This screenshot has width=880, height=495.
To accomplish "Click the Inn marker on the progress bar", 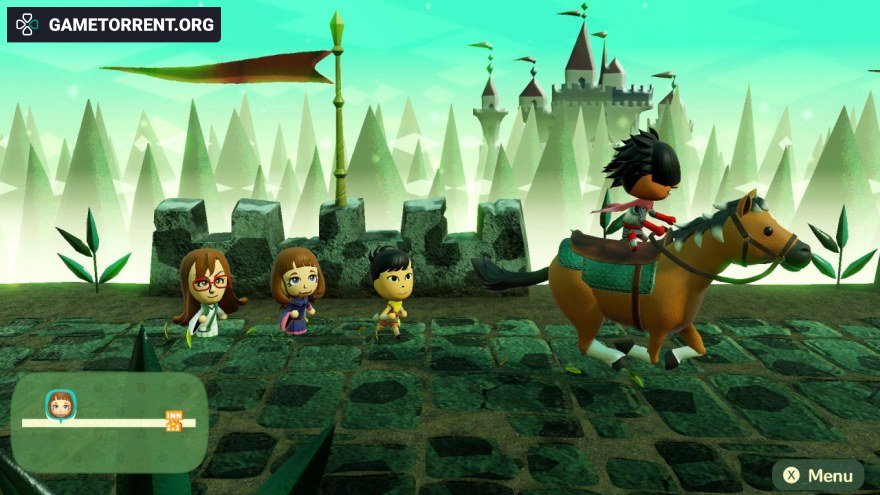I will [174, 421].
